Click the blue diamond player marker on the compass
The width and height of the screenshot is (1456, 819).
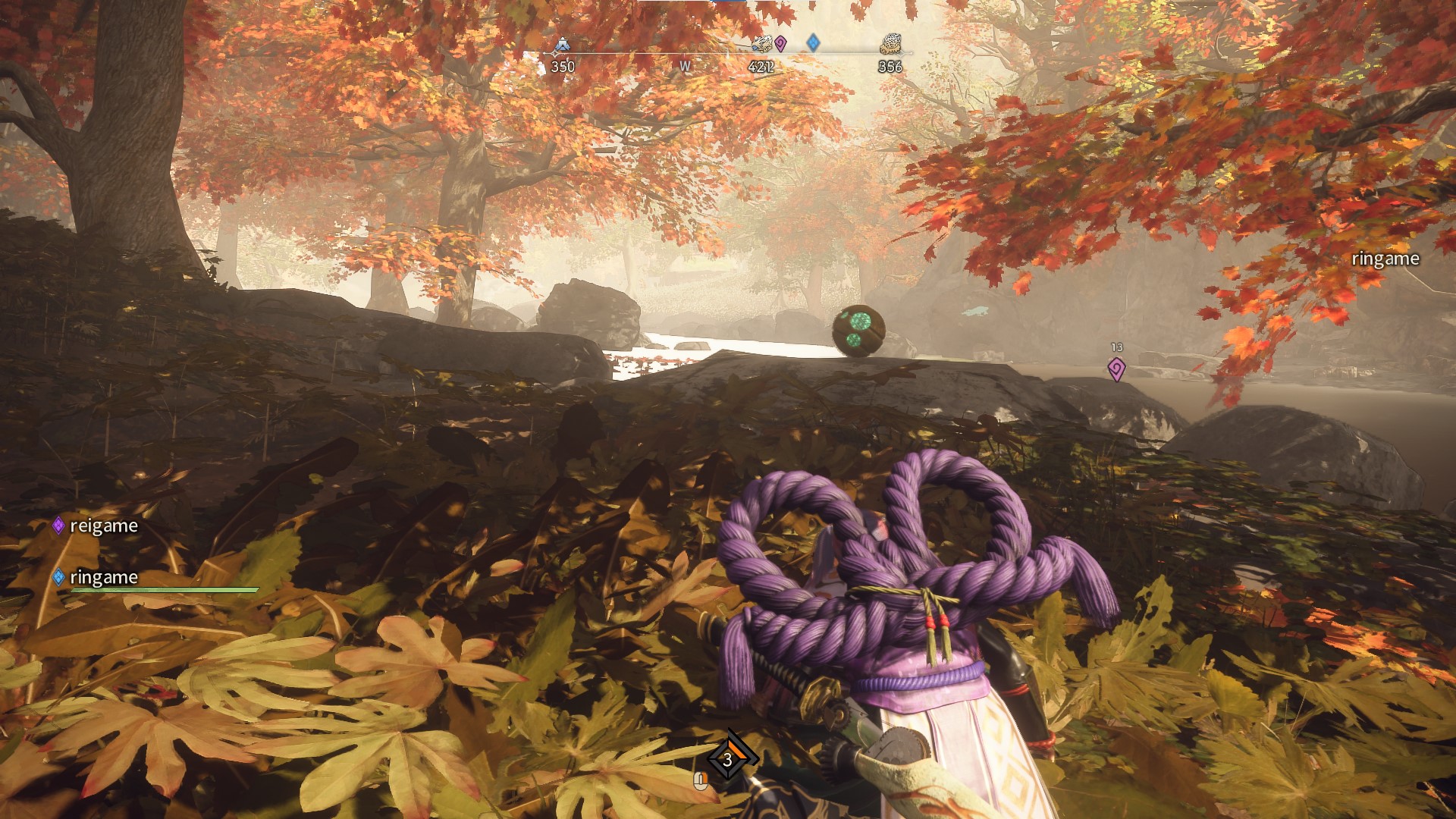tap(813, 42)
